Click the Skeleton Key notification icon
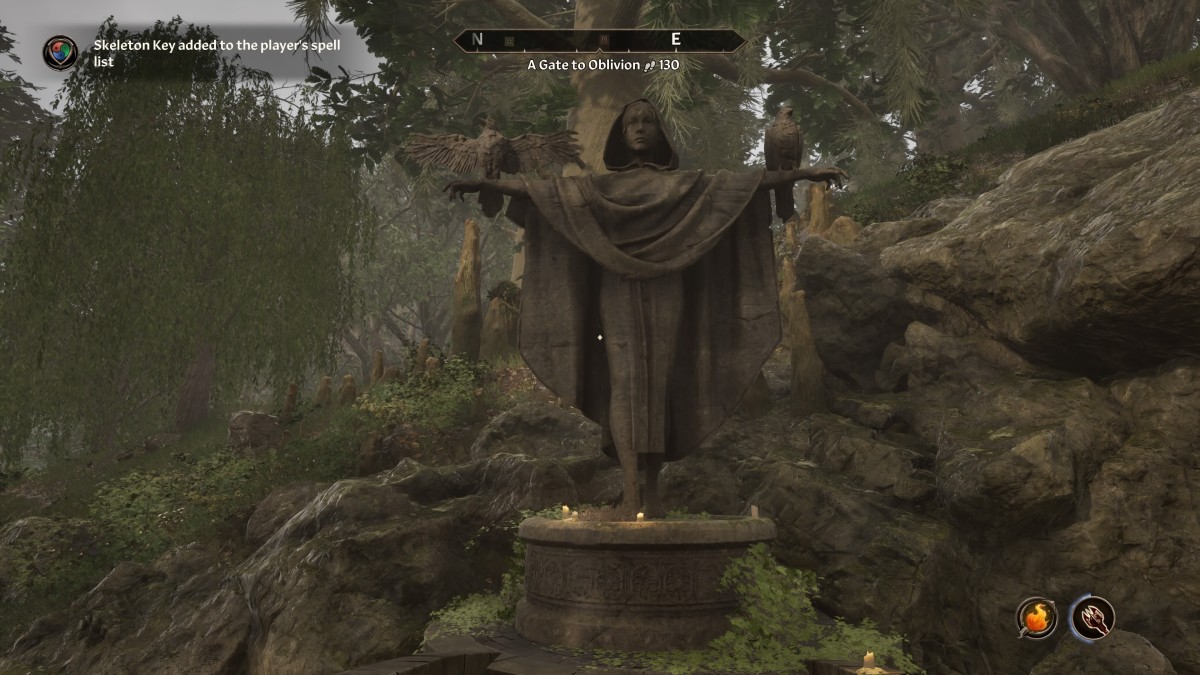The width and height of the screenshot is (1200, 675). click(x=60, y=53)
